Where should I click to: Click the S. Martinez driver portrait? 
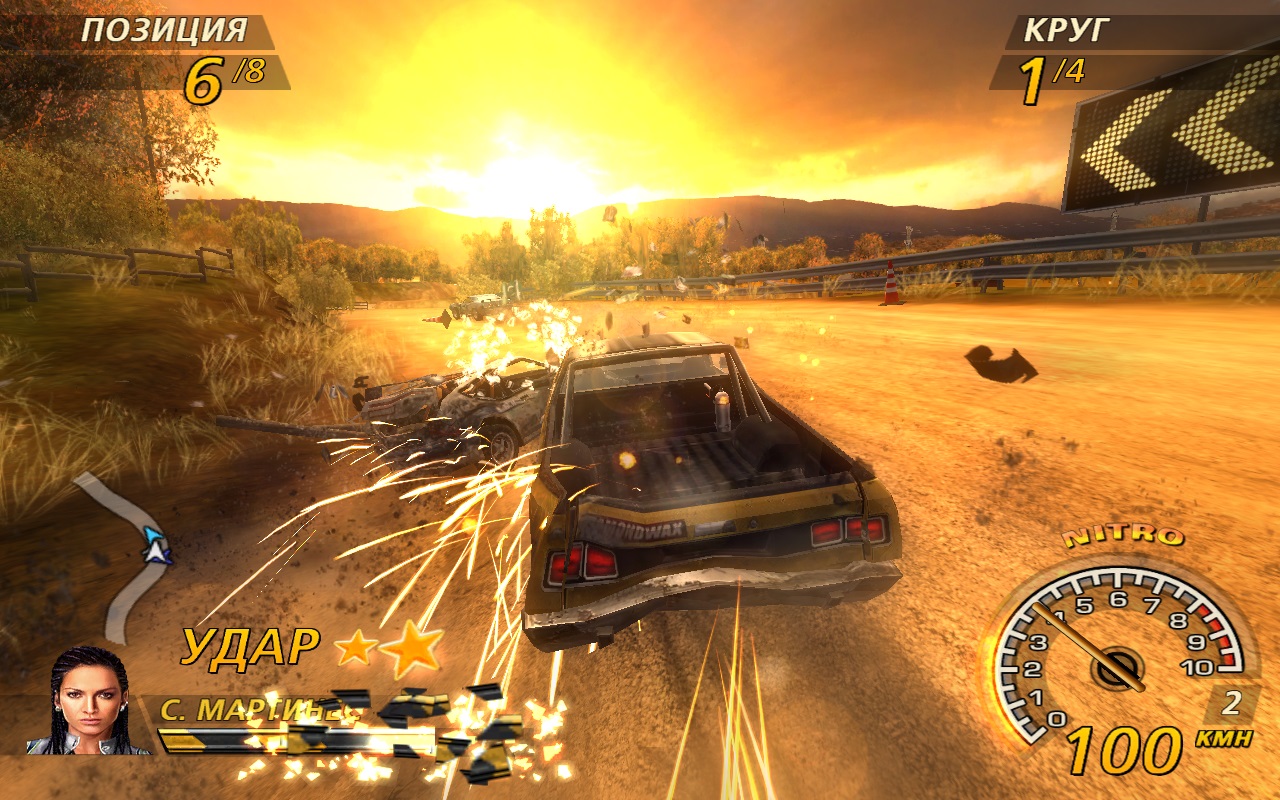pyautogui.click(x=90, y=701)
